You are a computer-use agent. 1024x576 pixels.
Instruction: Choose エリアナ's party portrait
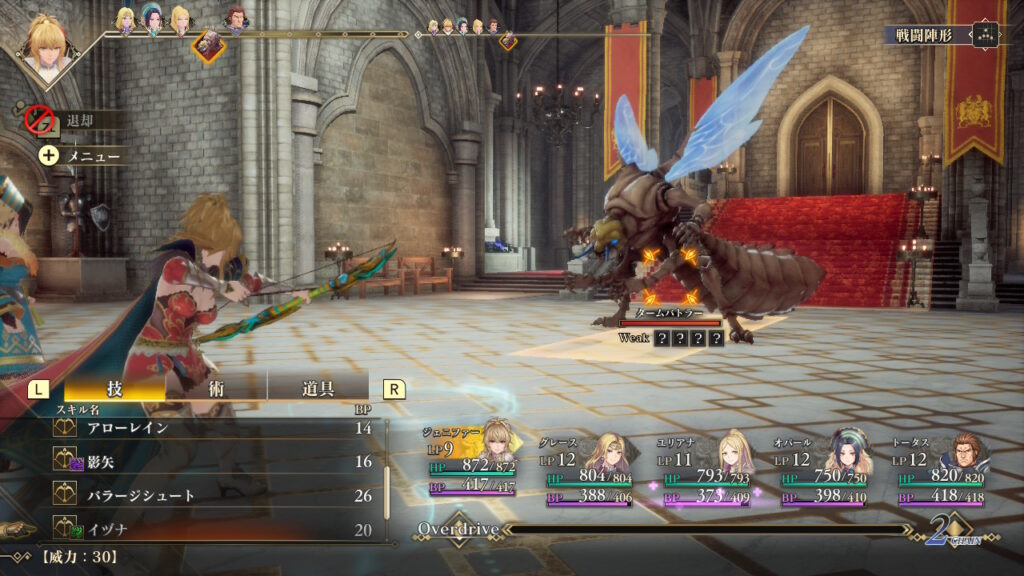(736, 450)
